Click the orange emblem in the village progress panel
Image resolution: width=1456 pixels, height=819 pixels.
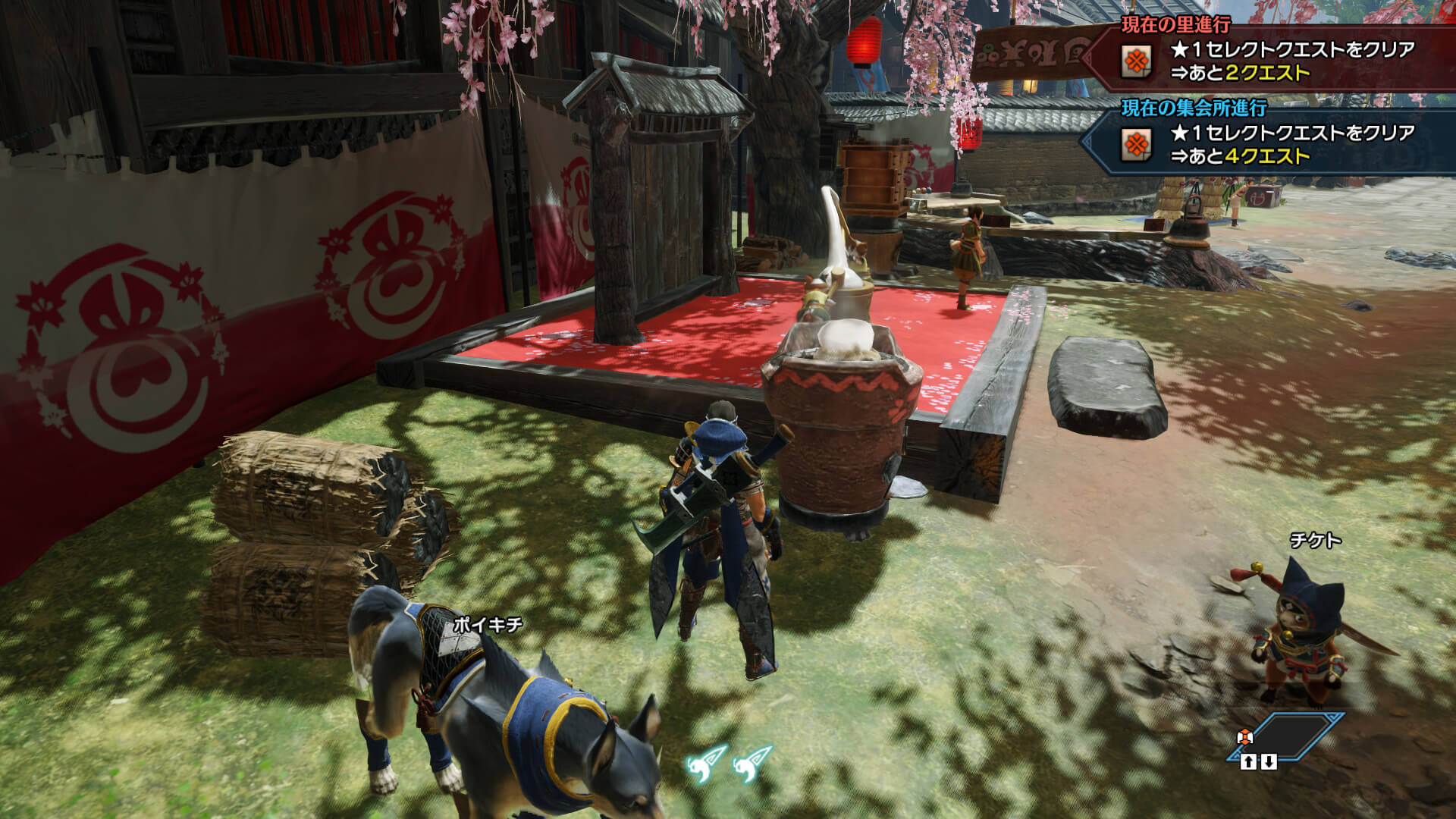(x=1136, y=61)
